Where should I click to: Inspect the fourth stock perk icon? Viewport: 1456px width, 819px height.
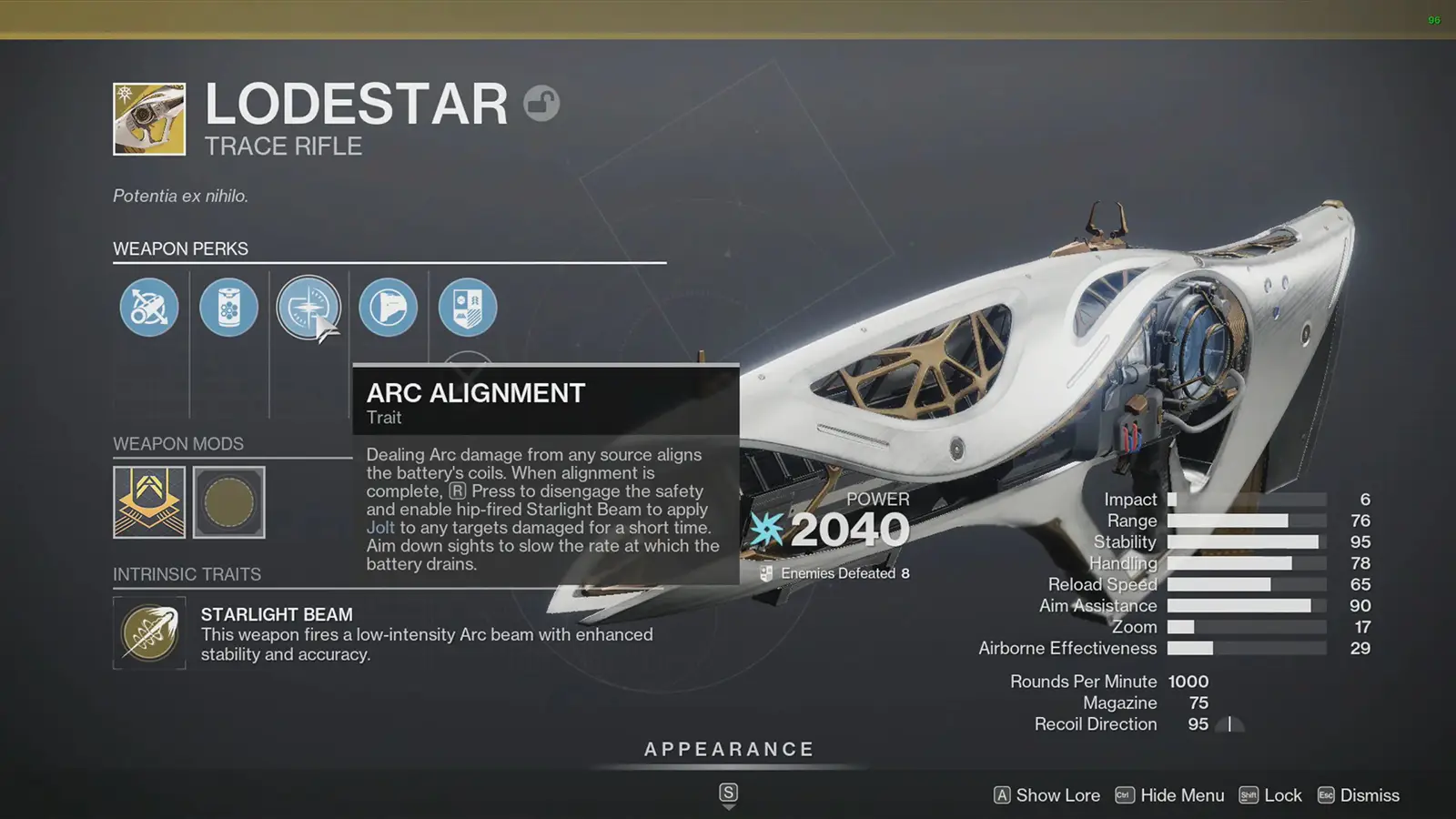tap(389, 308)
